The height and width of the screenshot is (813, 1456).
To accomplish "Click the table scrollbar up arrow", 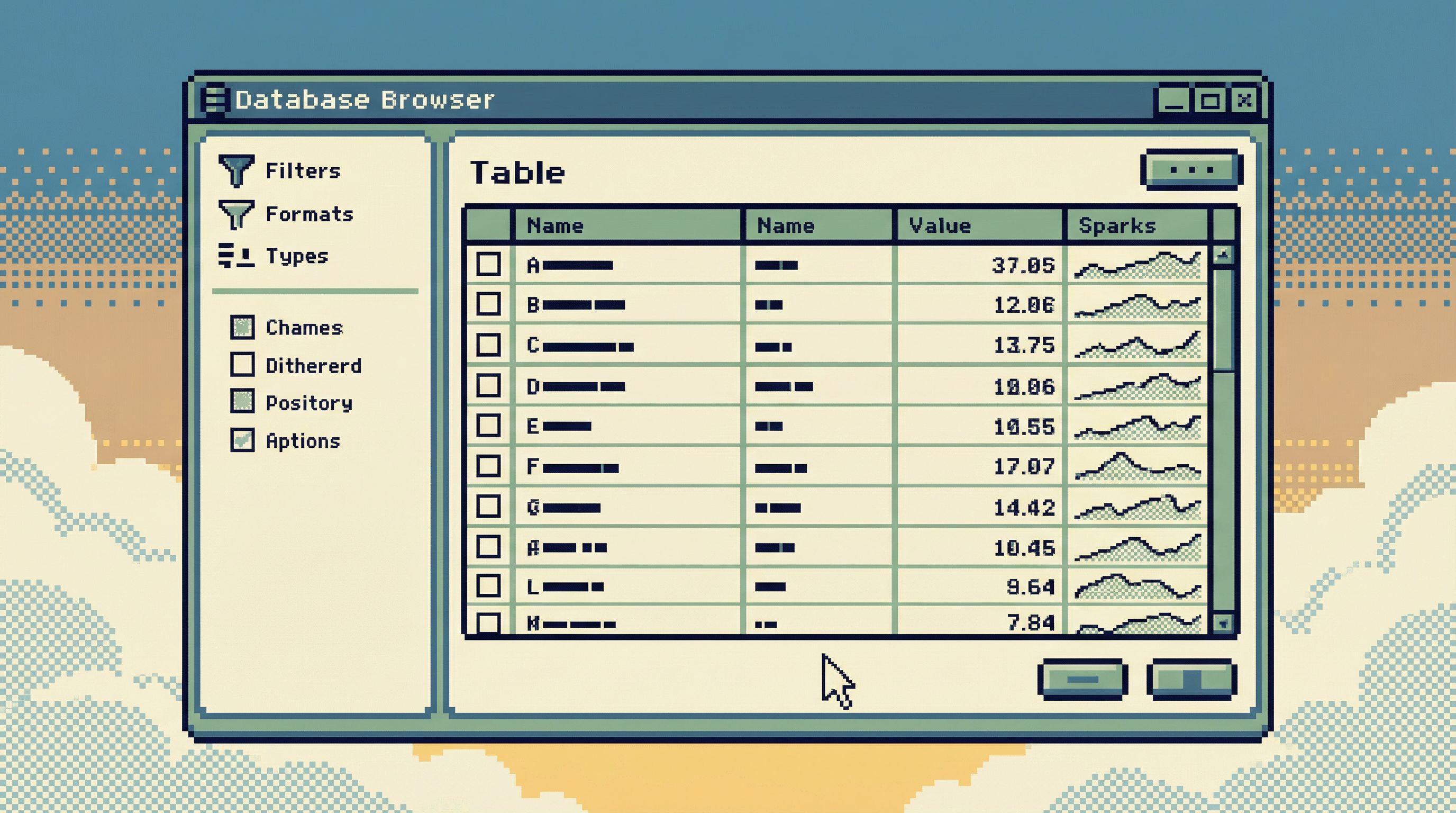I will pyautogui.click(x=1223, y=256).
